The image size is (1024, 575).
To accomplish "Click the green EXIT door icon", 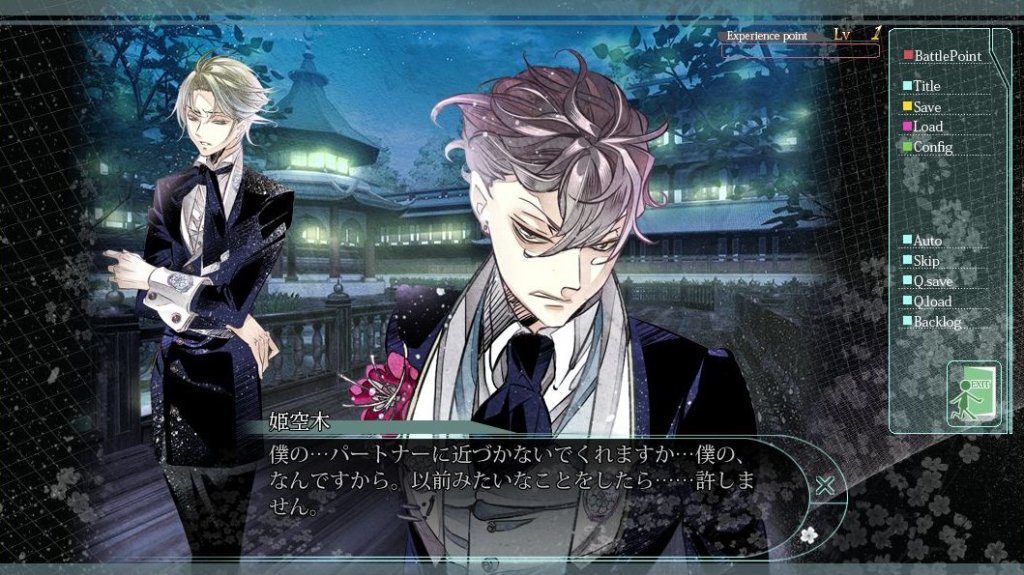I will pos(973,394).
